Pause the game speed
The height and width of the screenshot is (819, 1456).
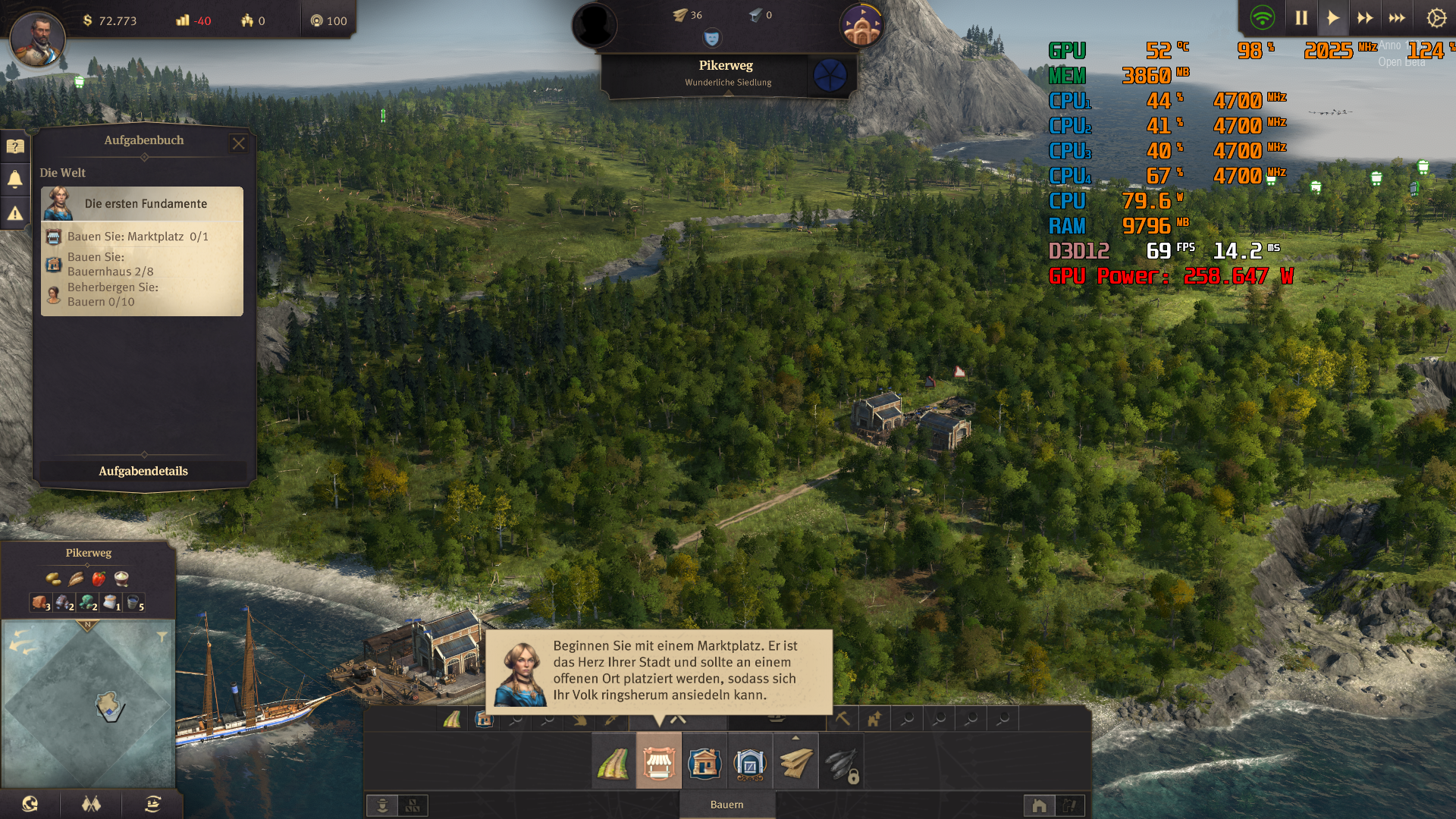1301,18
